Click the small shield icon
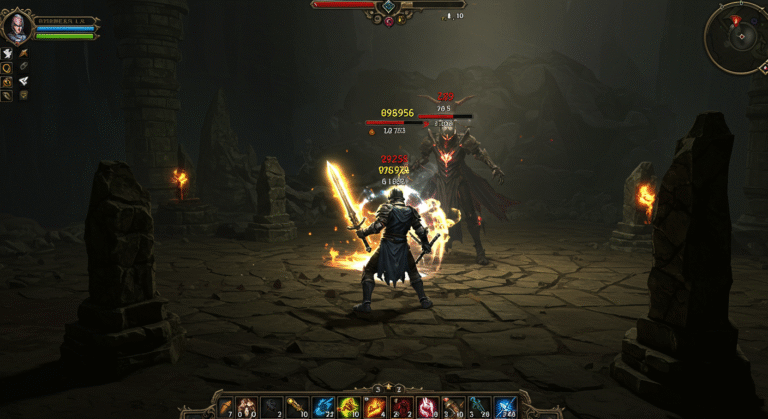Viewport: 768px width, 419px height. [23, 95]
